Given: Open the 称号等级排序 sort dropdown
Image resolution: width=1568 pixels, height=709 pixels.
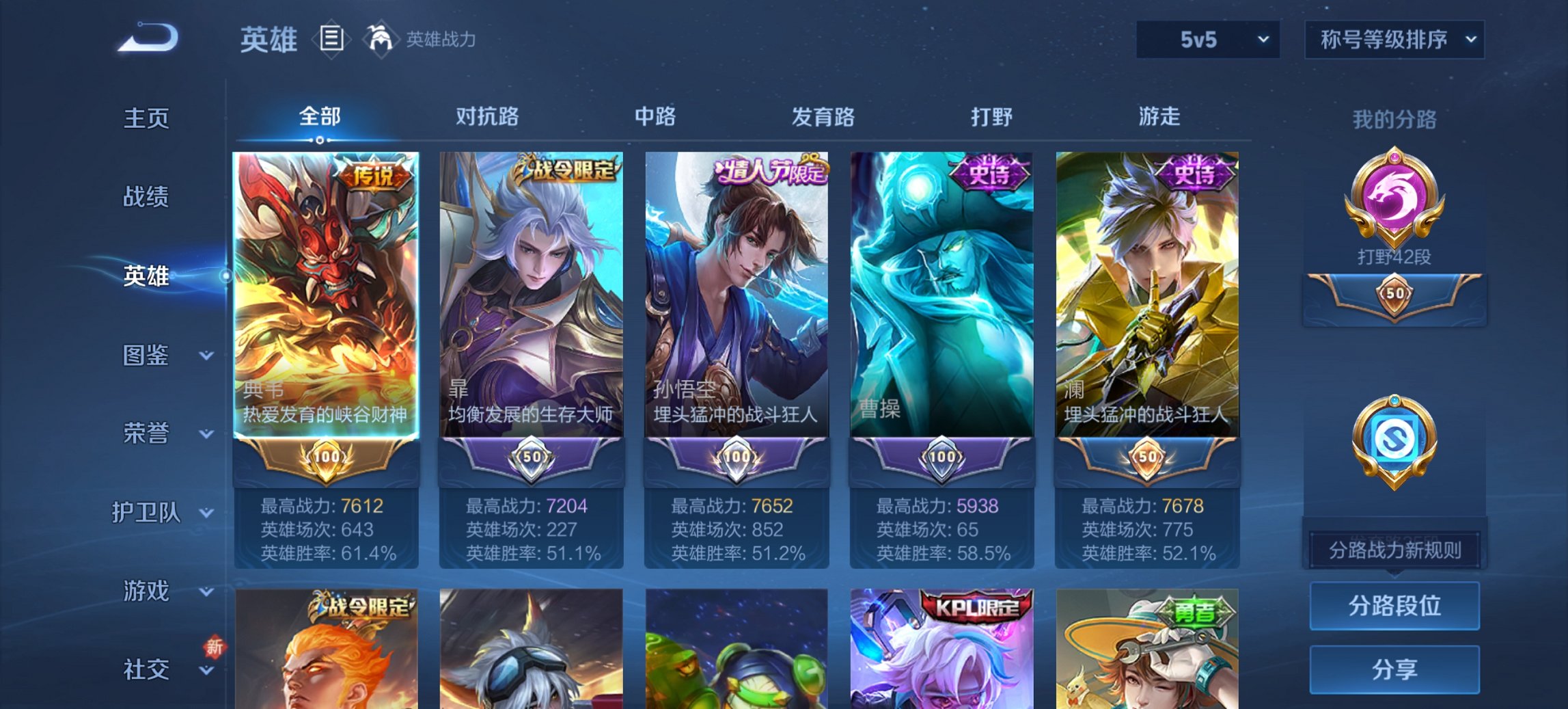Looking at the screenshot, I should 1392,40.
